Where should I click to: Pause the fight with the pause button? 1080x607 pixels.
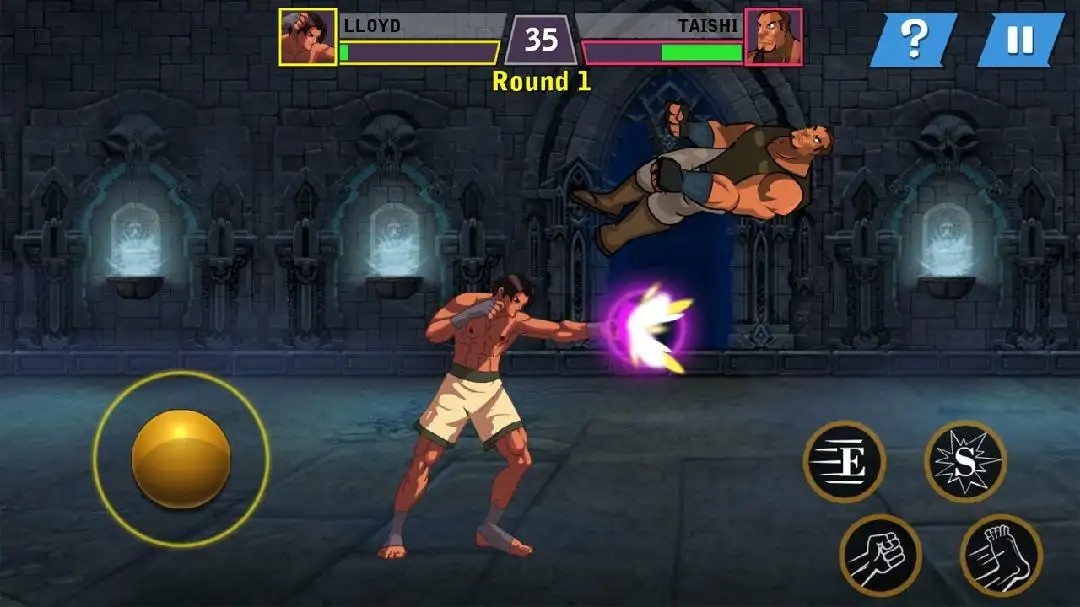click(1020, 39)
